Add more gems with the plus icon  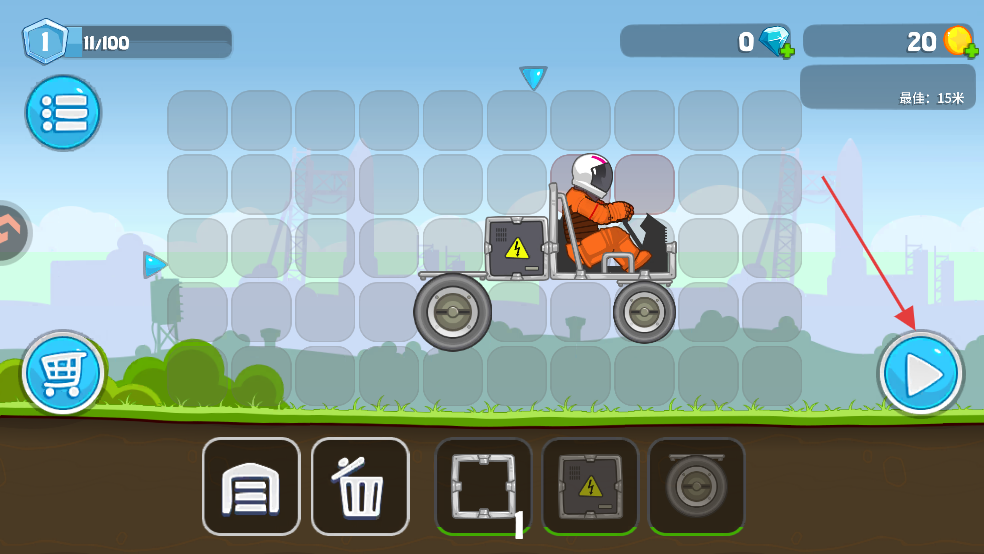[x=786, y=49]
